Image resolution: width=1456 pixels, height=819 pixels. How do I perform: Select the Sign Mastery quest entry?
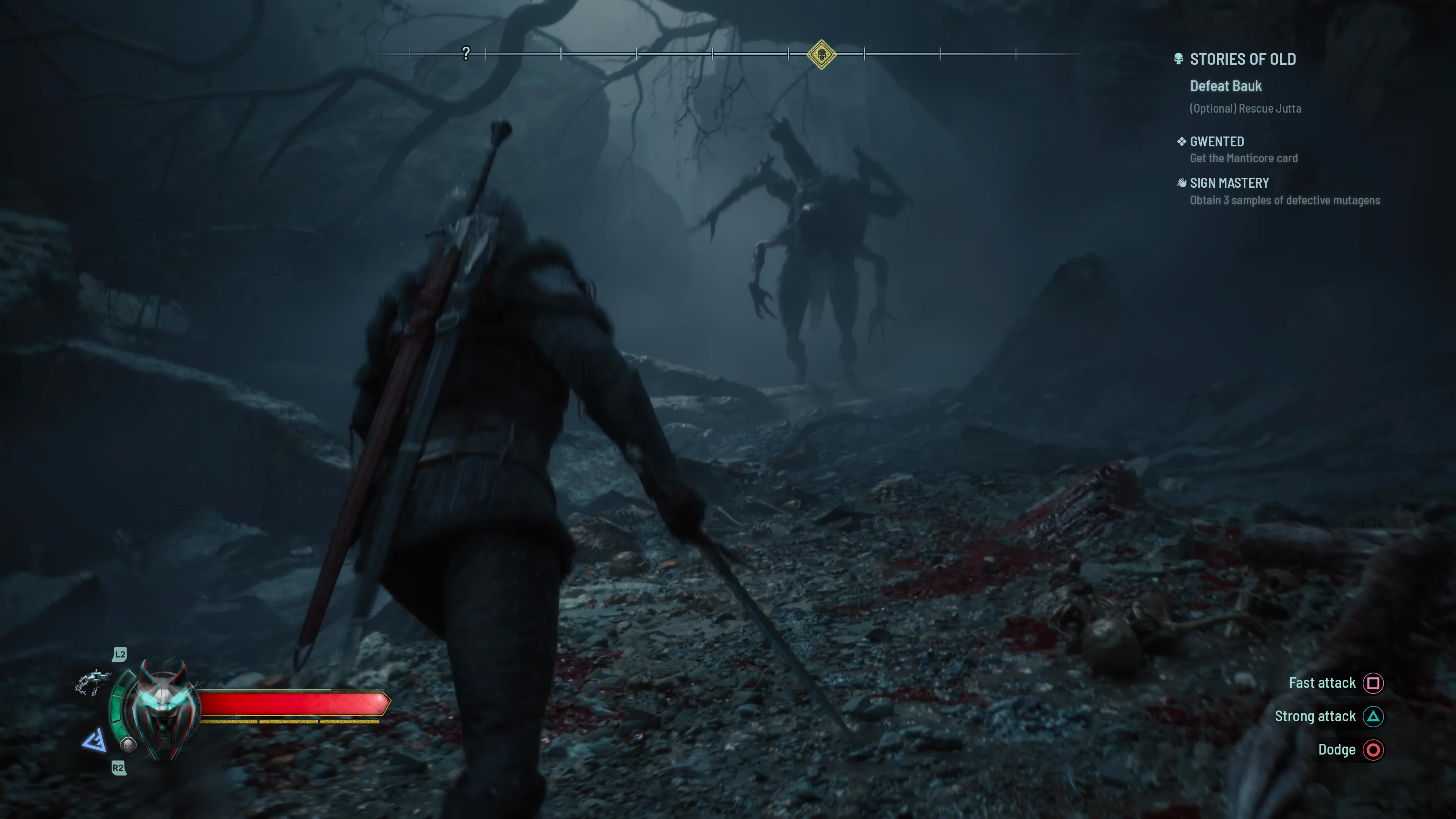pyautogui.click(x=1229, y=182)
